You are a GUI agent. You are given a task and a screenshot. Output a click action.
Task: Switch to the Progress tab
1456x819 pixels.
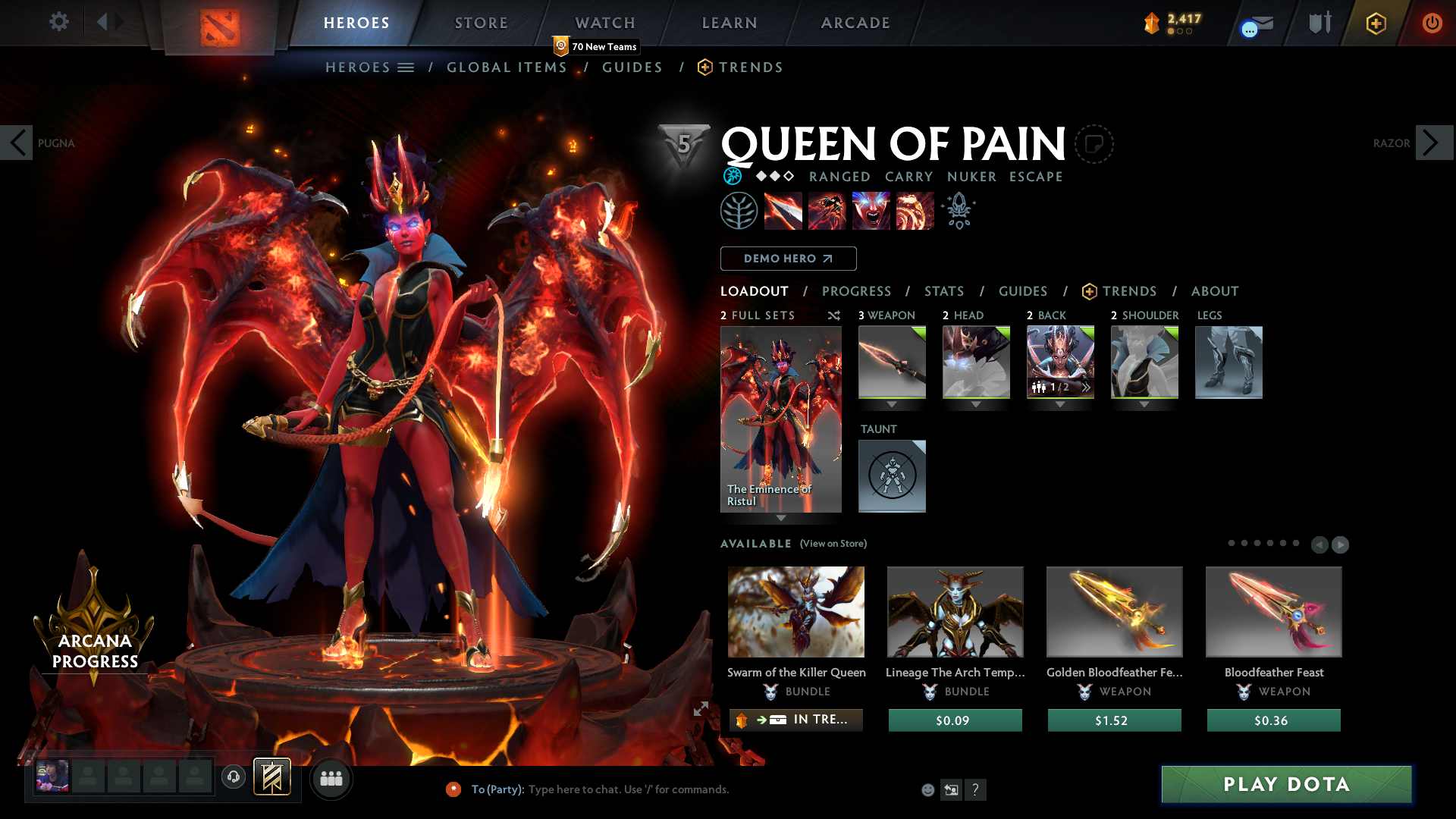(x=856, y=291)
